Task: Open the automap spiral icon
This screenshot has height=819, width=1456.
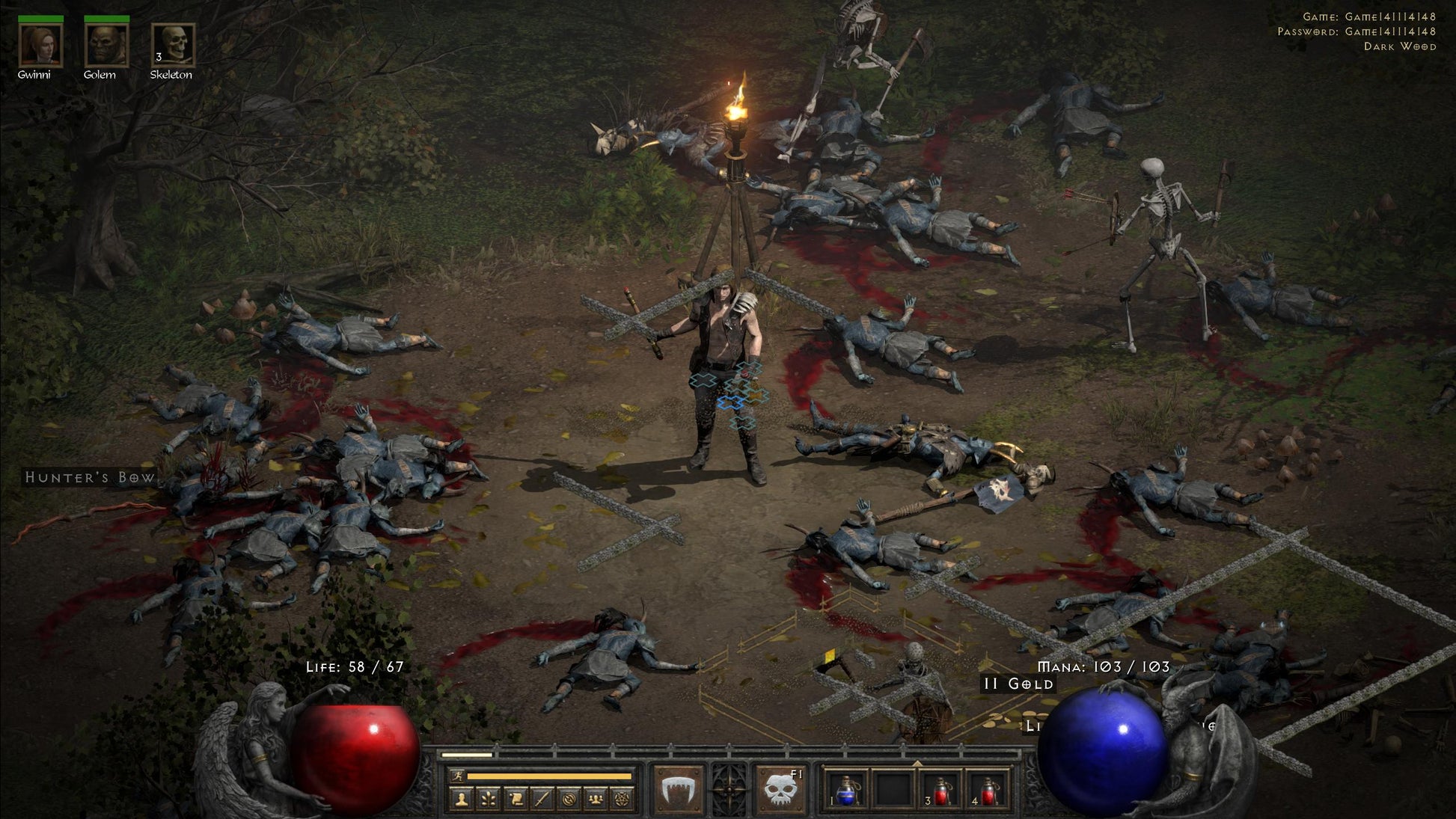Action: (x=570, y=799)
